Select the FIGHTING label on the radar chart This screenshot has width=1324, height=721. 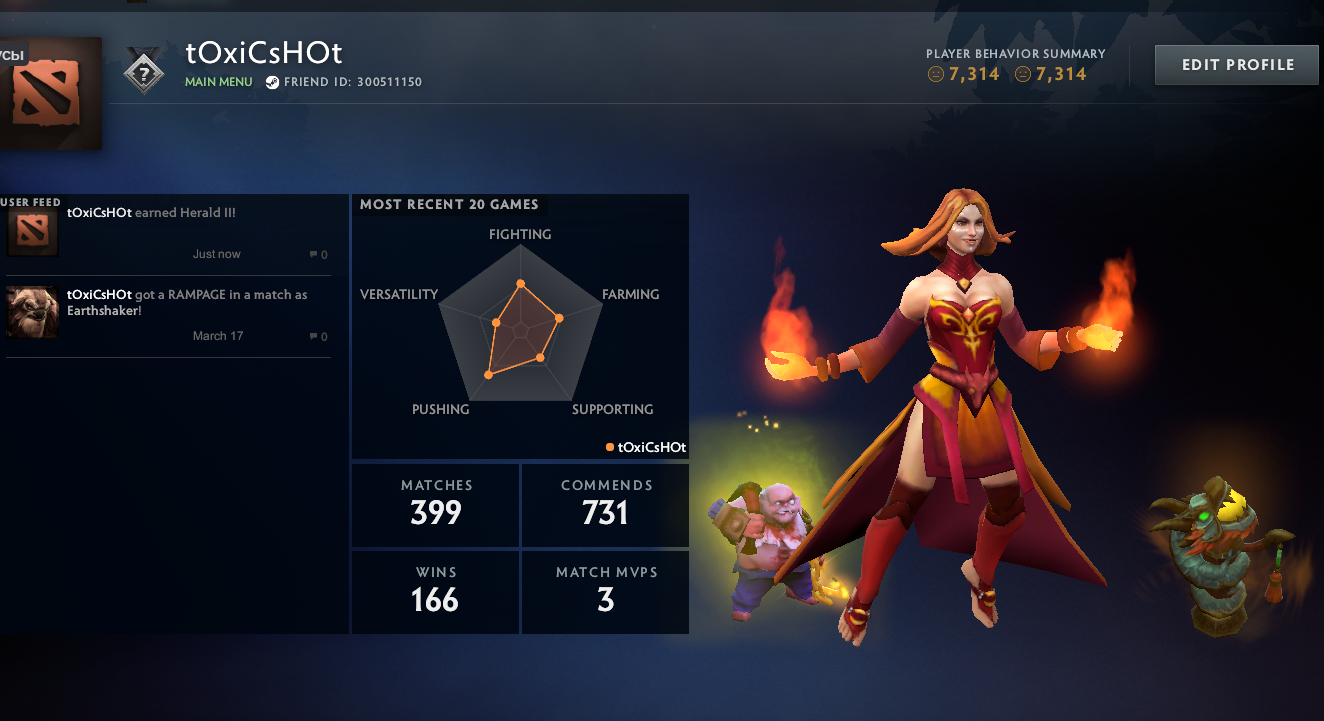click(x=520, y=234)
